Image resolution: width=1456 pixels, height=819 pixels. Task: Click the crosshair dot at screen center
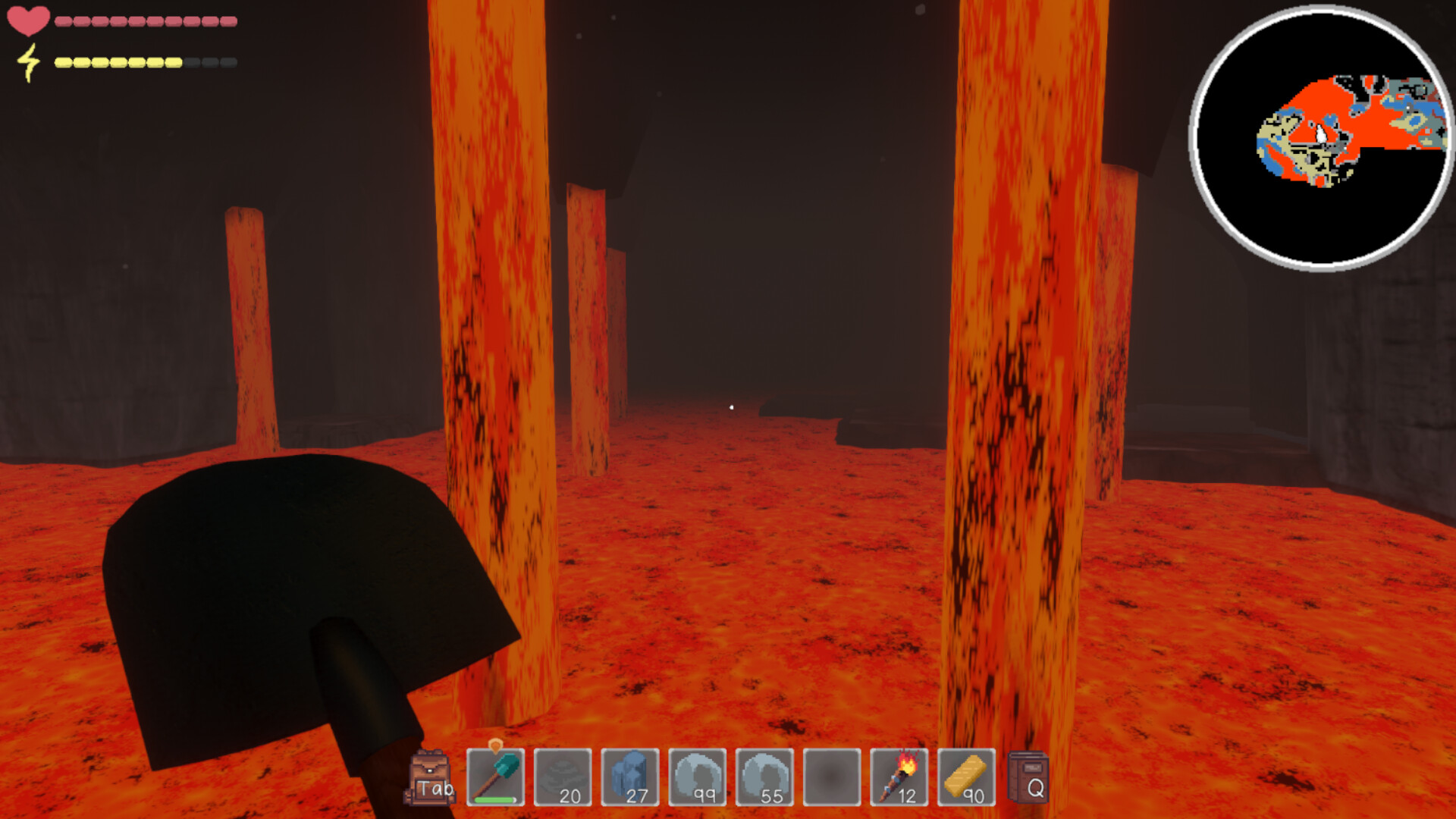[x=730, y=408]
